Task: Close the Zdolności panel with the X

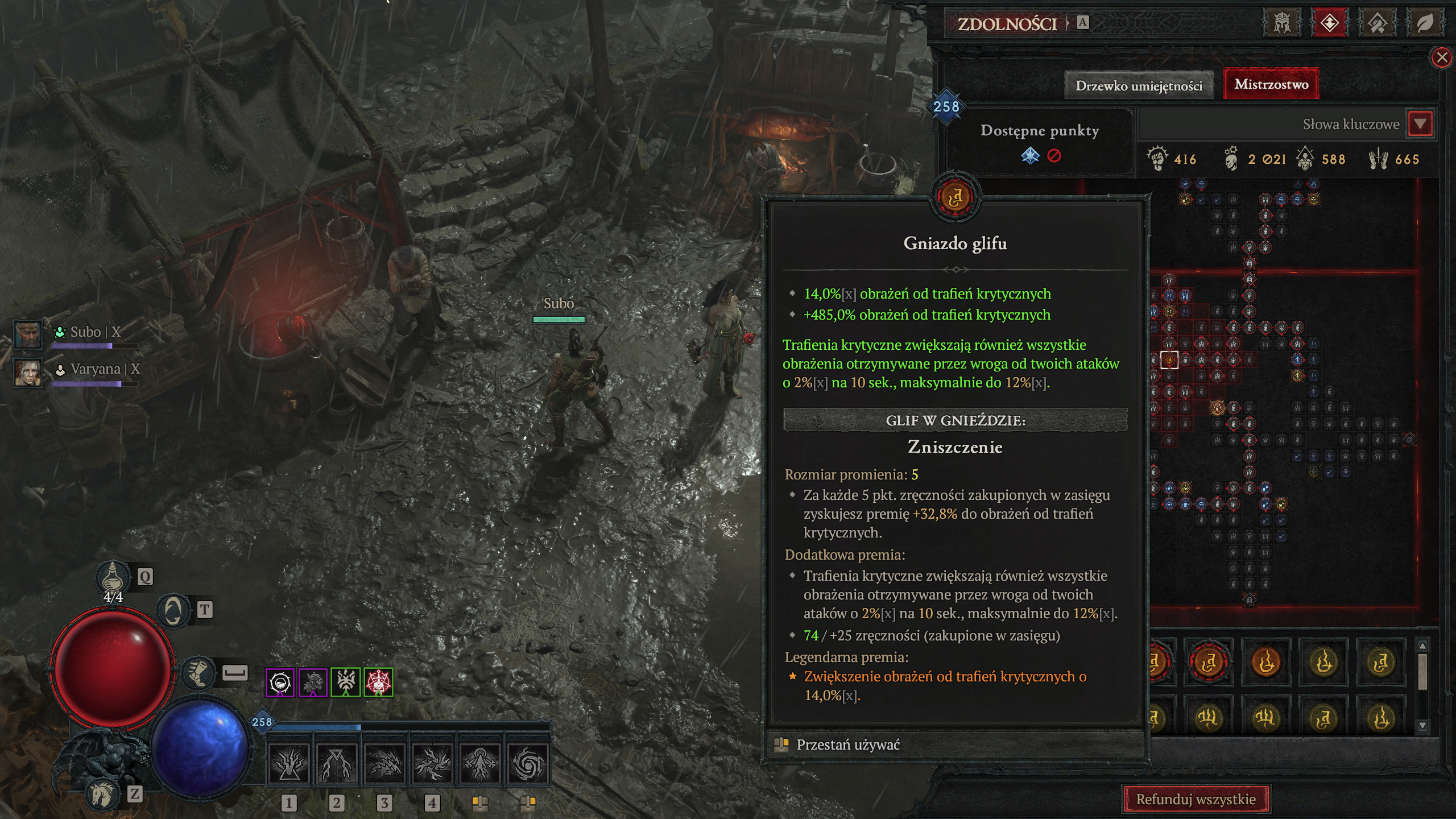Action: click(x=1441, y=57)
